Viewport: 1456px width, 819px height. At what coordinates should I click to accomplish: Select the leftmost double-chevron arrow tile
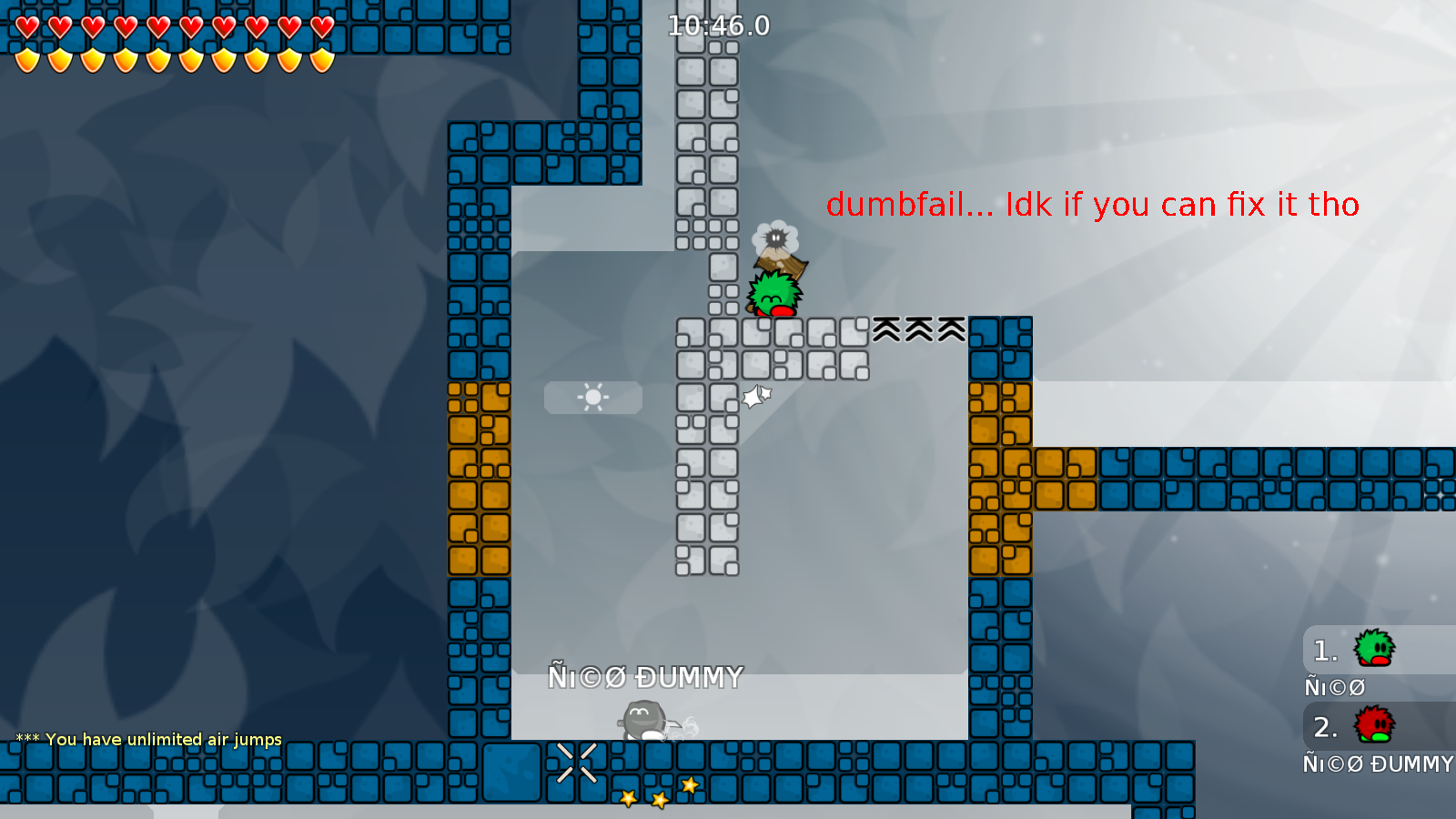click(885, 329)
